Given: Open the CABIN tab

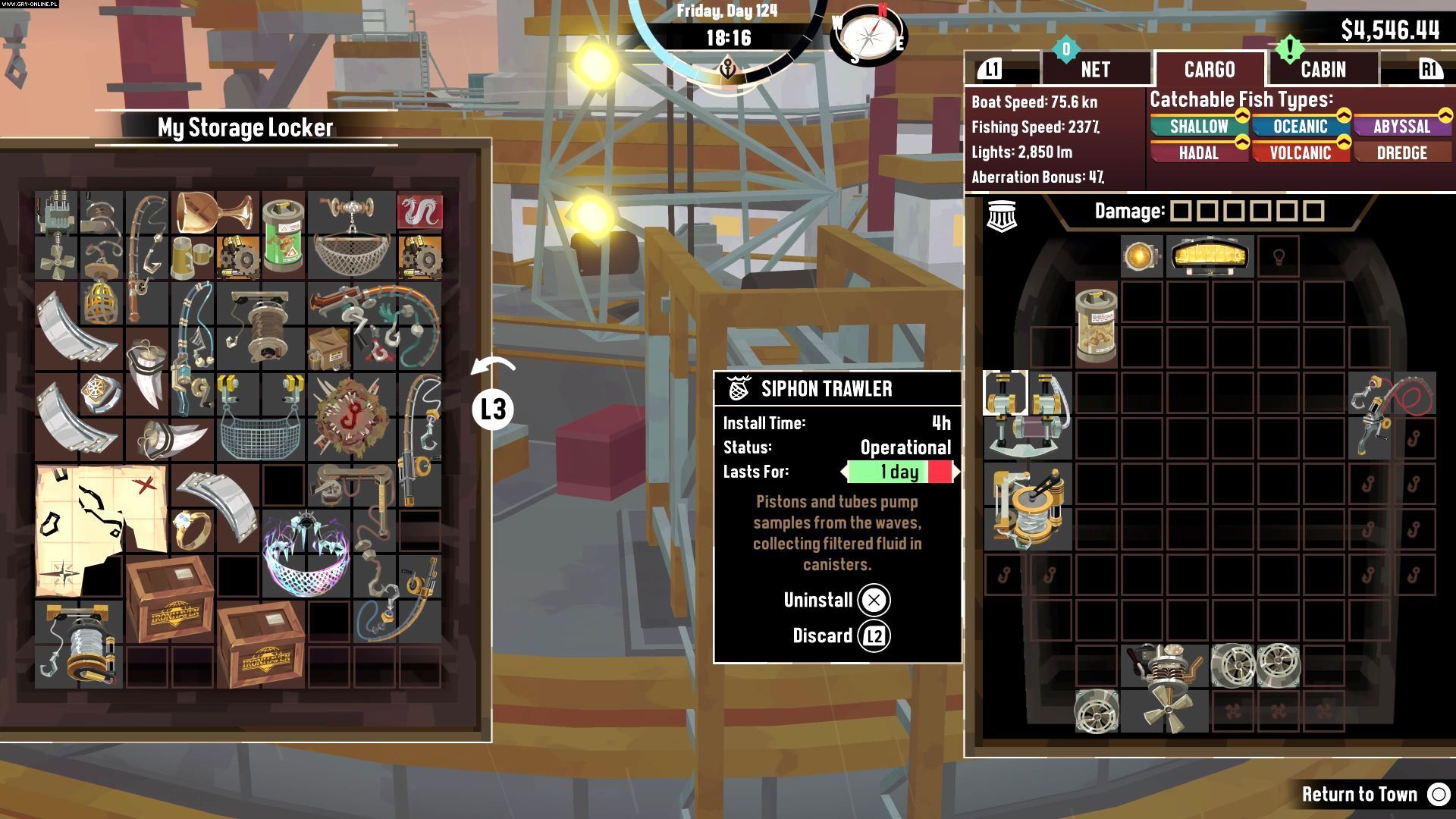Looking at the screenshot, I should 1323,70.
